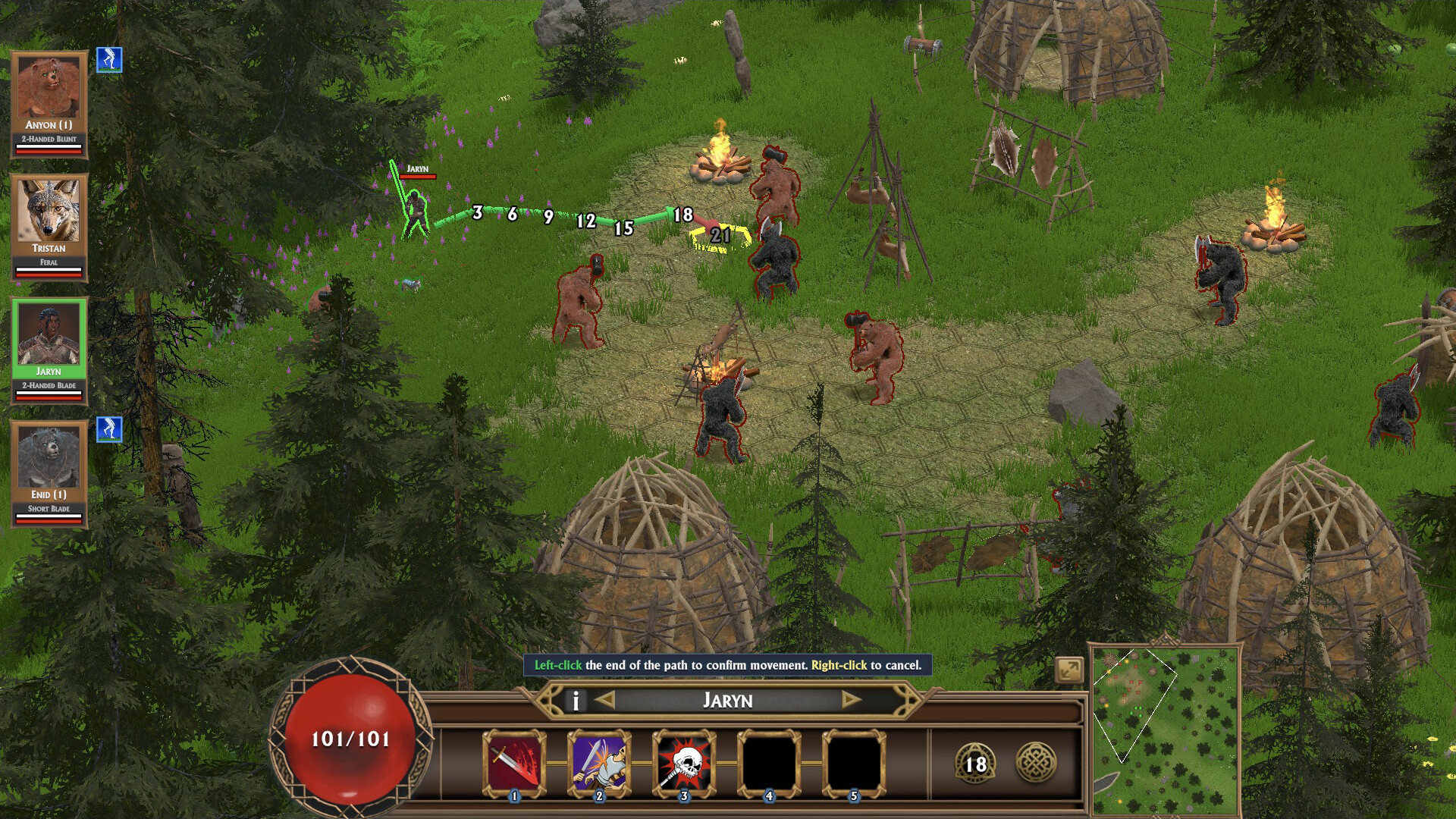The width and height of the screenshot is (1456, 819).
Task: Cycle to the next character with the right arrow
Action: (x=849, y=701)
